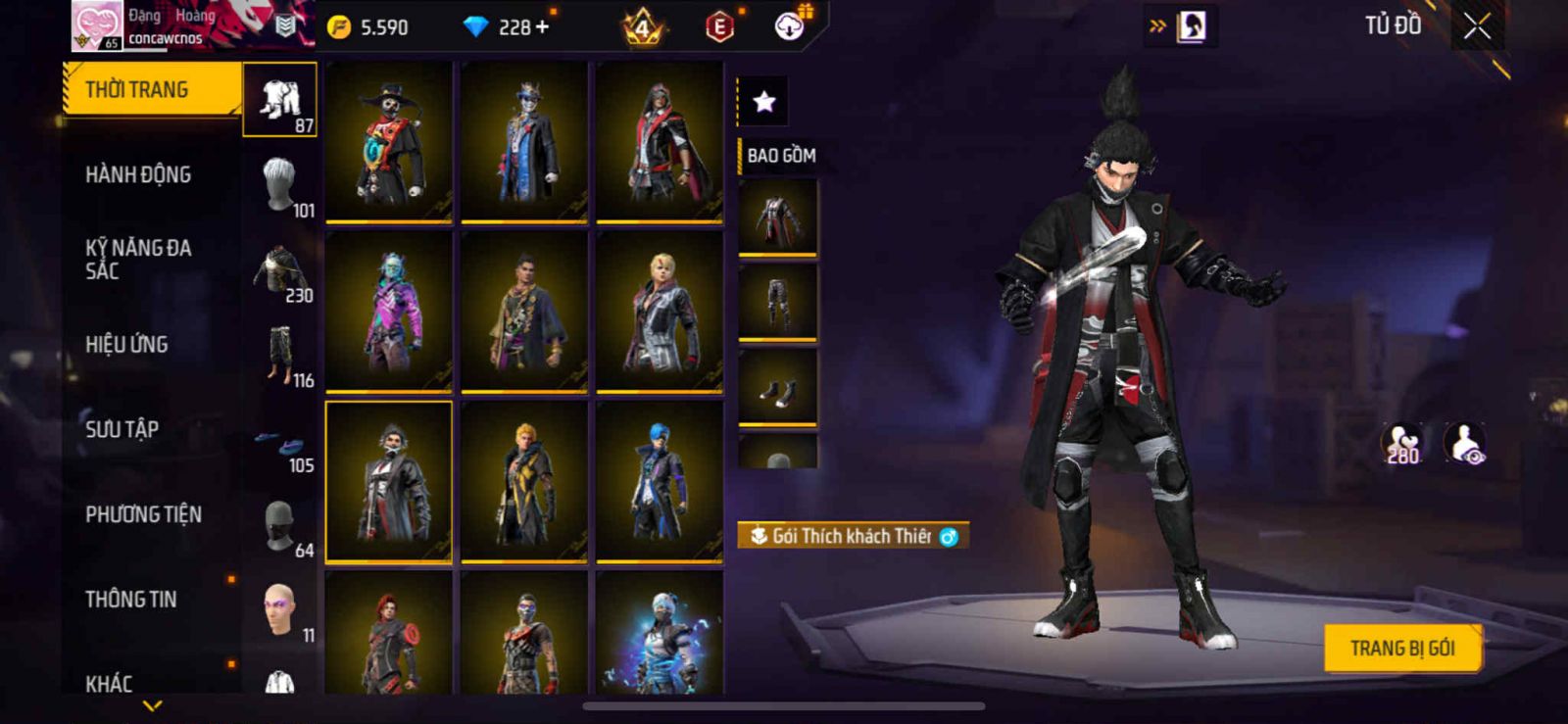
Task: Select the KỸ NĂNG ĐA SẮC category
Action: tap(138, 260)
